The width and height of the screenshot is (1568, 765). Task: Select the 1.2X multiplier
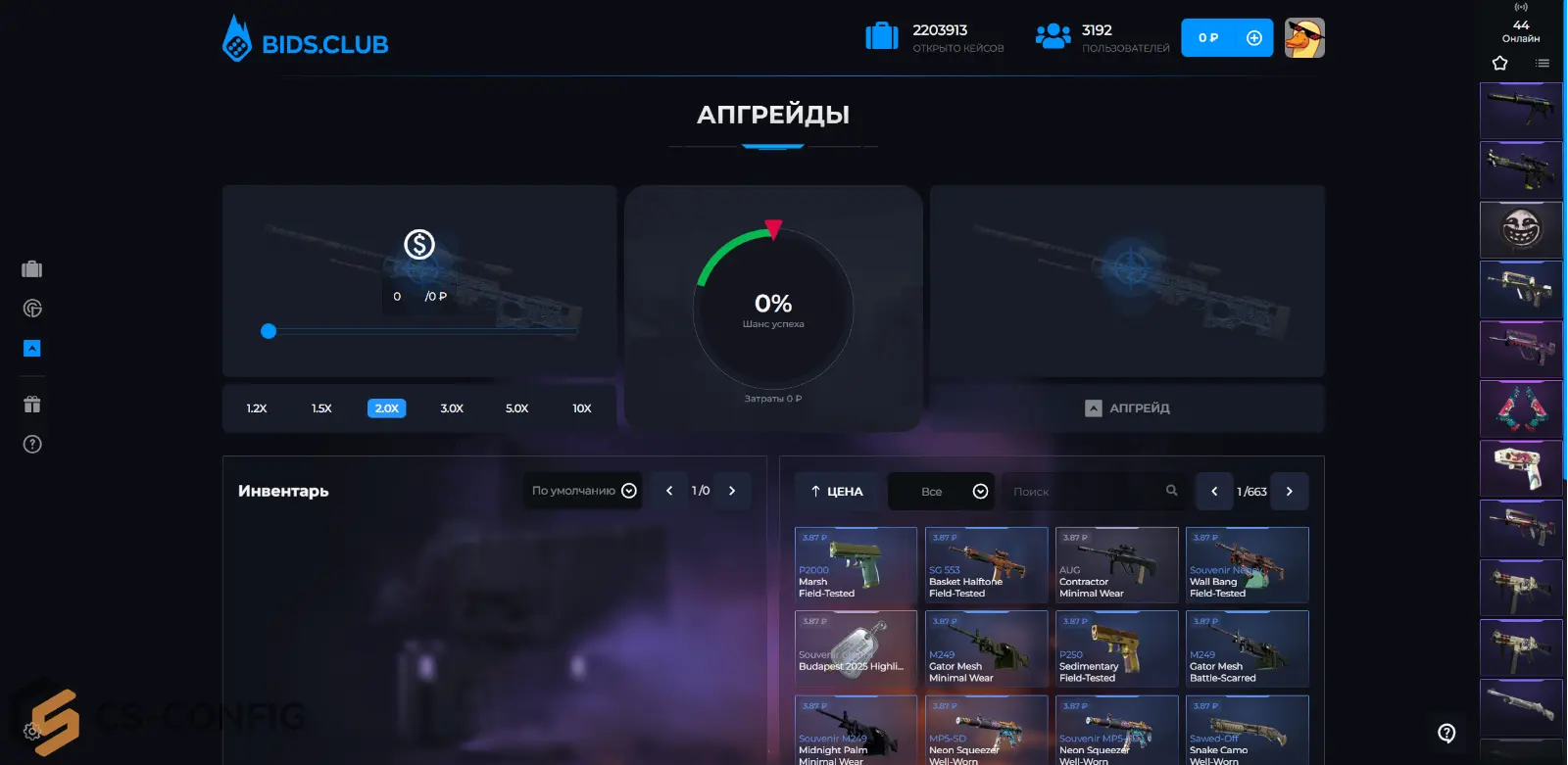point(257,408)
